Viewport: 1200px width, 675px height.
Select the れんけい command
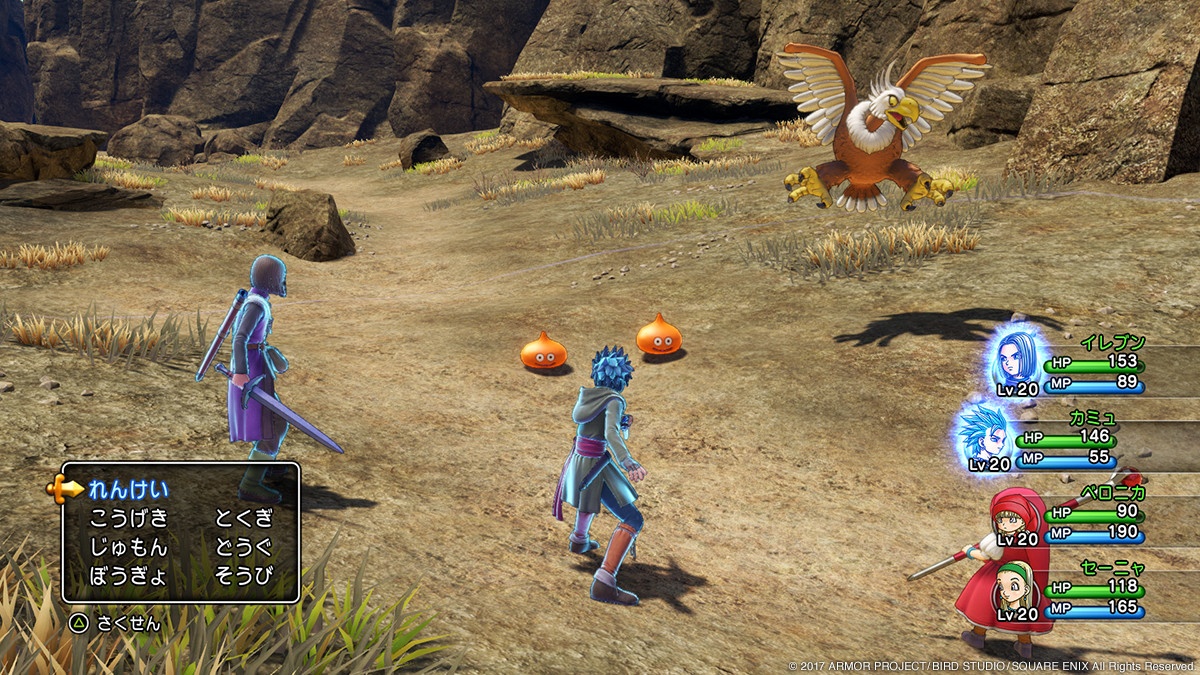click(x=128, y=489)
